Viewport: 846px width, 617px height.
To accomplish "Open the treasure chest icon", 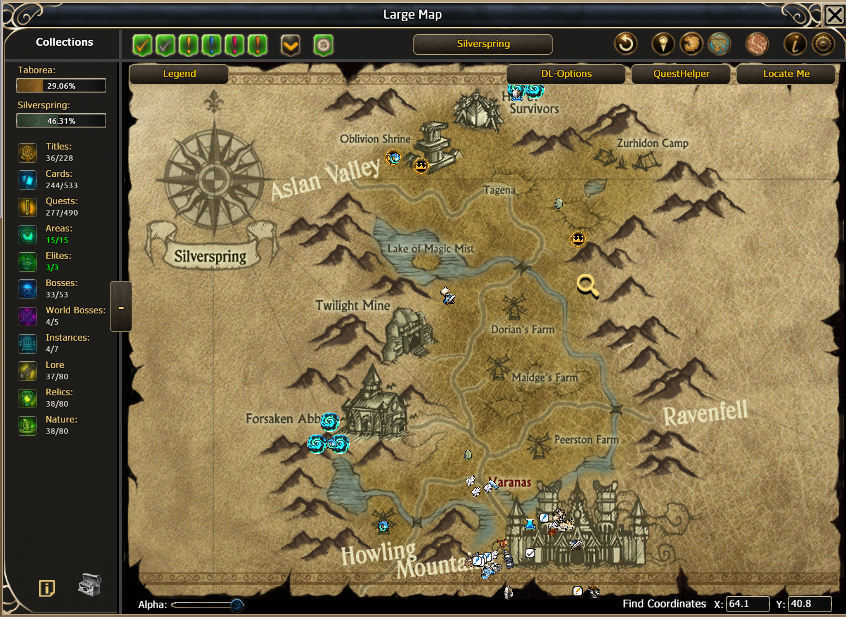I will [x=91, y=585].
